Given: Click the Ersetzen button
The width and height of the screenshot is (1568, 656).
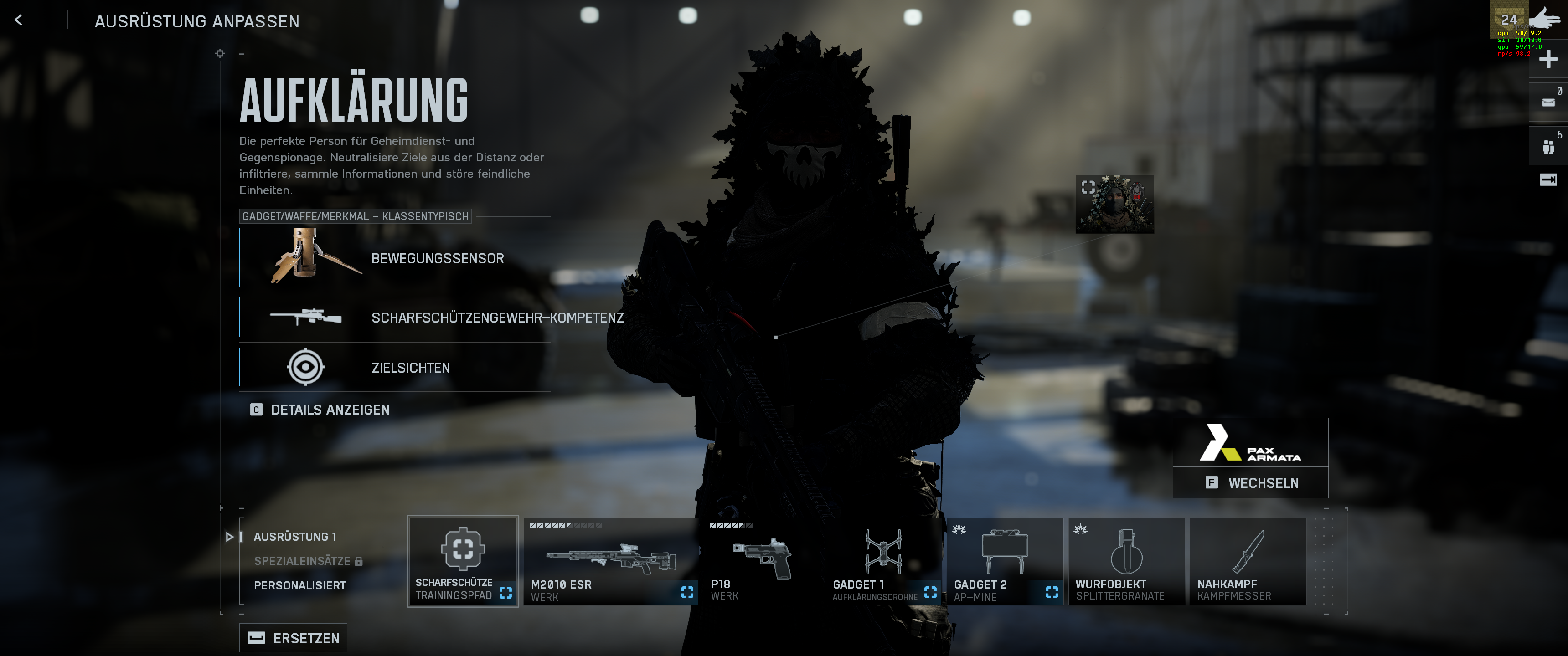Looking at the screenshot, I should click(294, 638).
